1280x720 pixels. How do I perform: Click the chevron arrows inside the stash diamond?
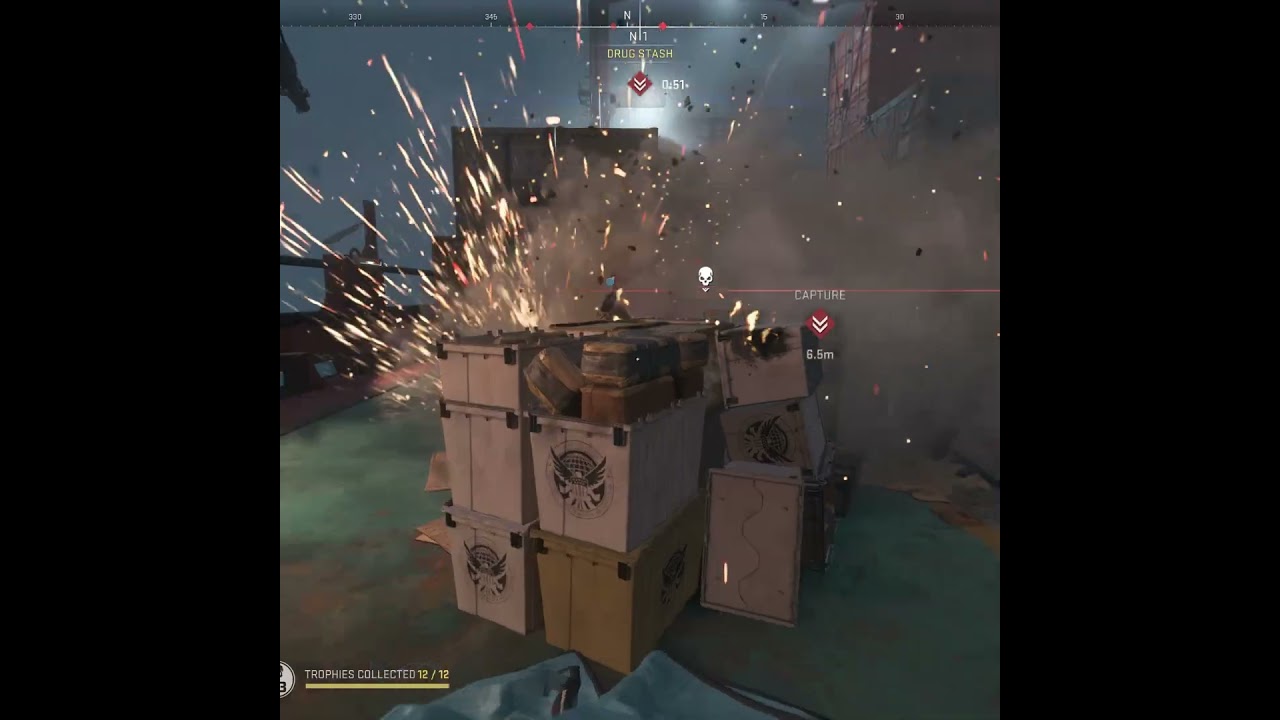coord(640,84)
